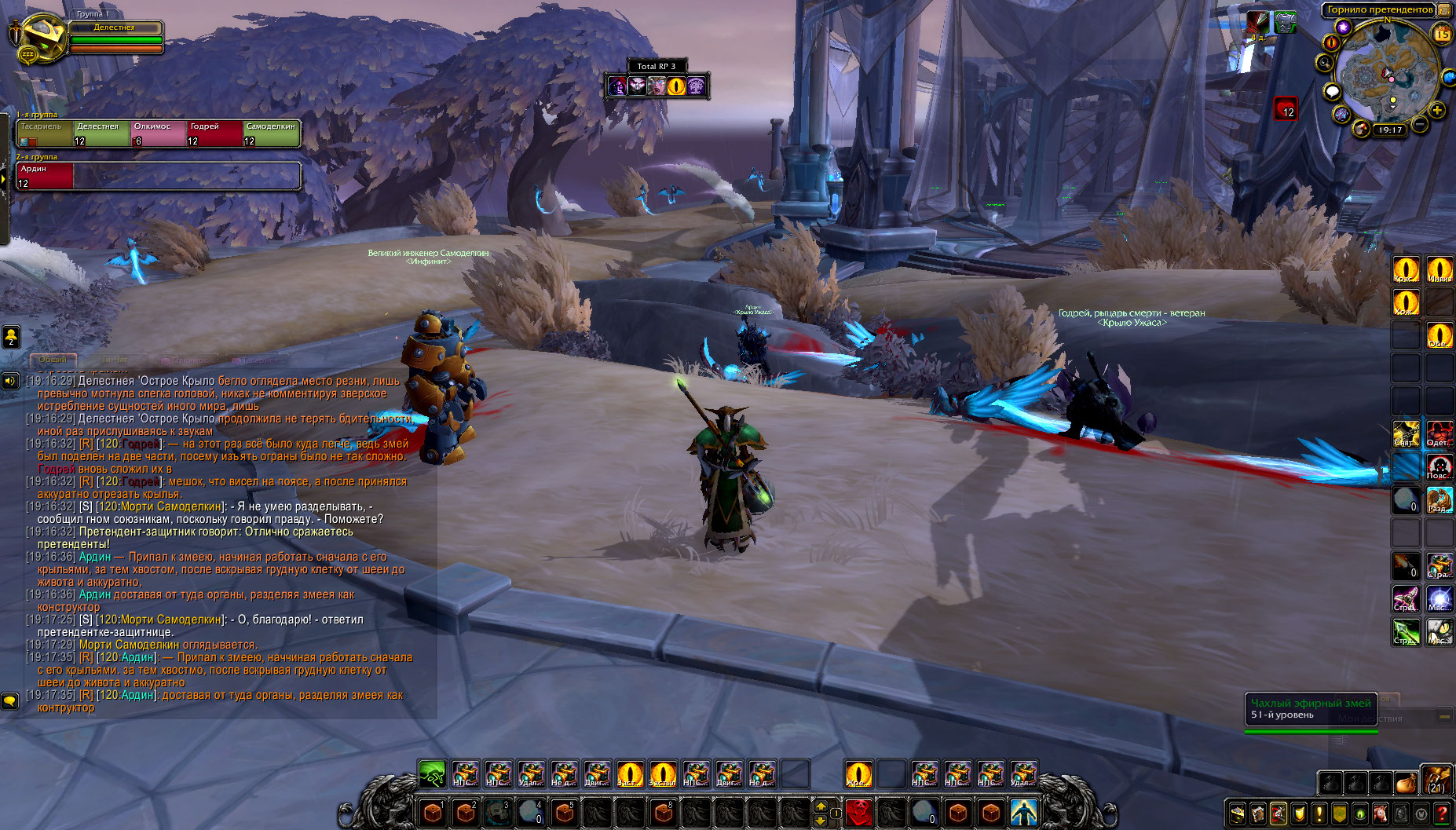This screenshot has width=1456, height=830.
Task: Open the world map button beside the zone name
Action: (1444, 9)
